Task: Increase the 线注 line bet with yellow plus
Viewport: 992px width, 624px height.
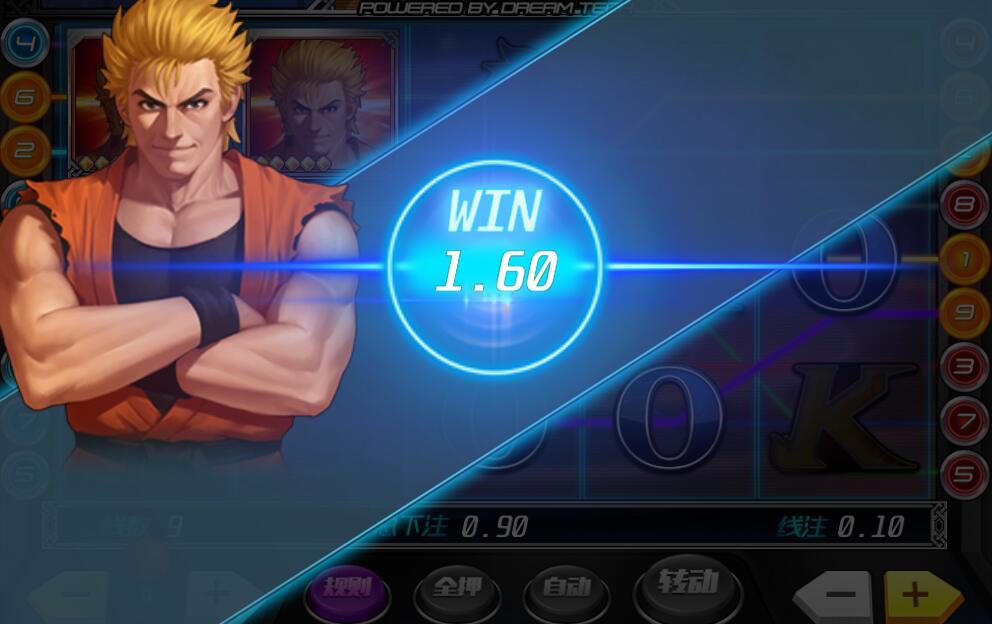Action: [917, 596]
